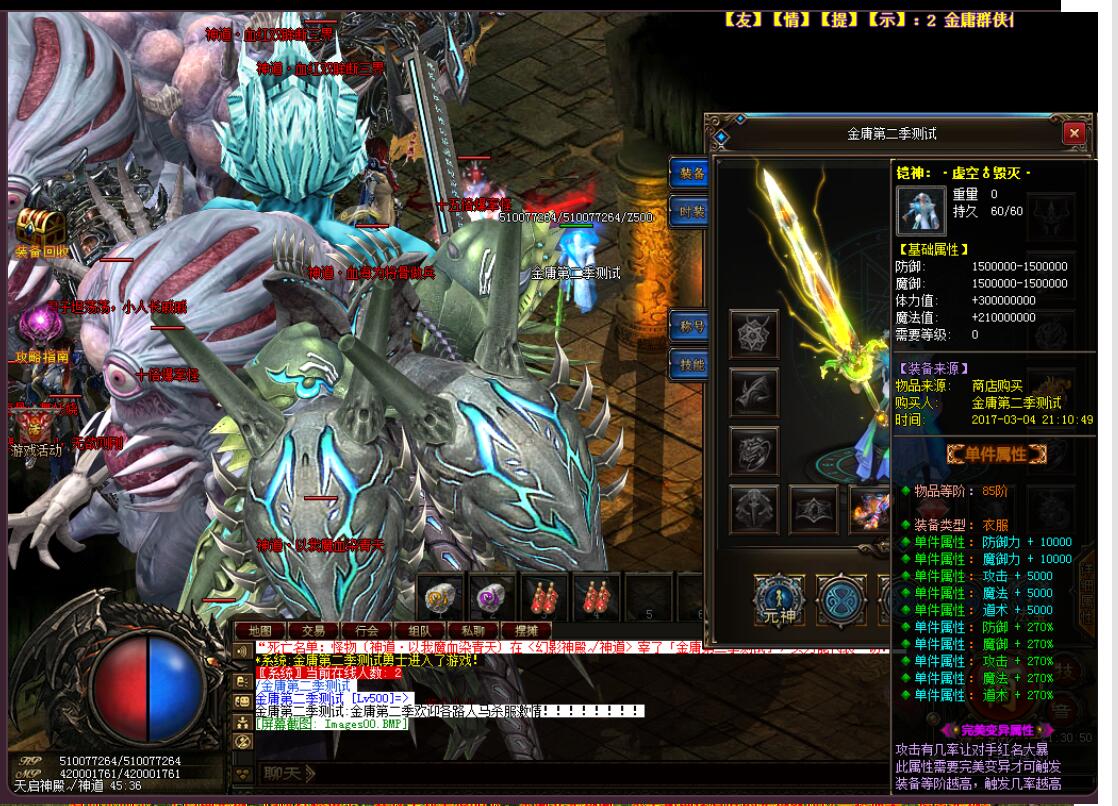Open the 地图 map button
1118x806 pixels.
click(260, 631)
